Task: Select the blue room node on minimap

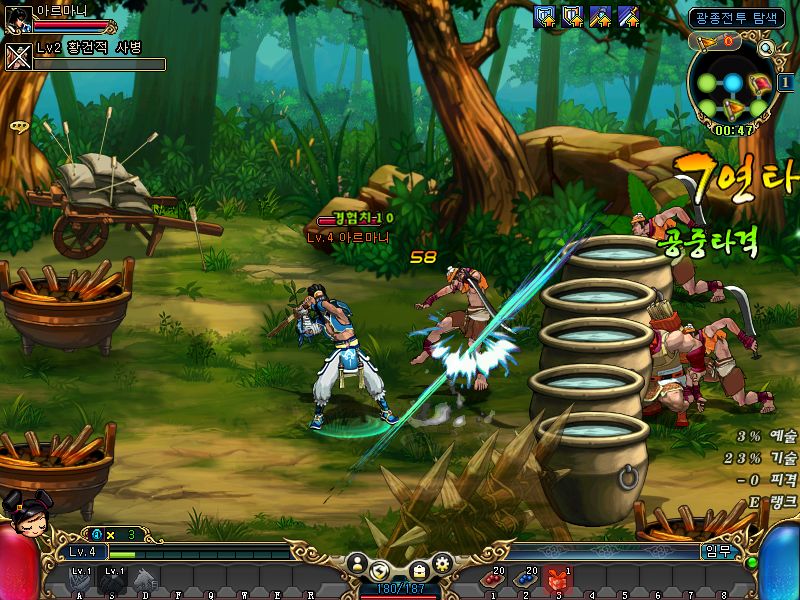Action: 733,82
